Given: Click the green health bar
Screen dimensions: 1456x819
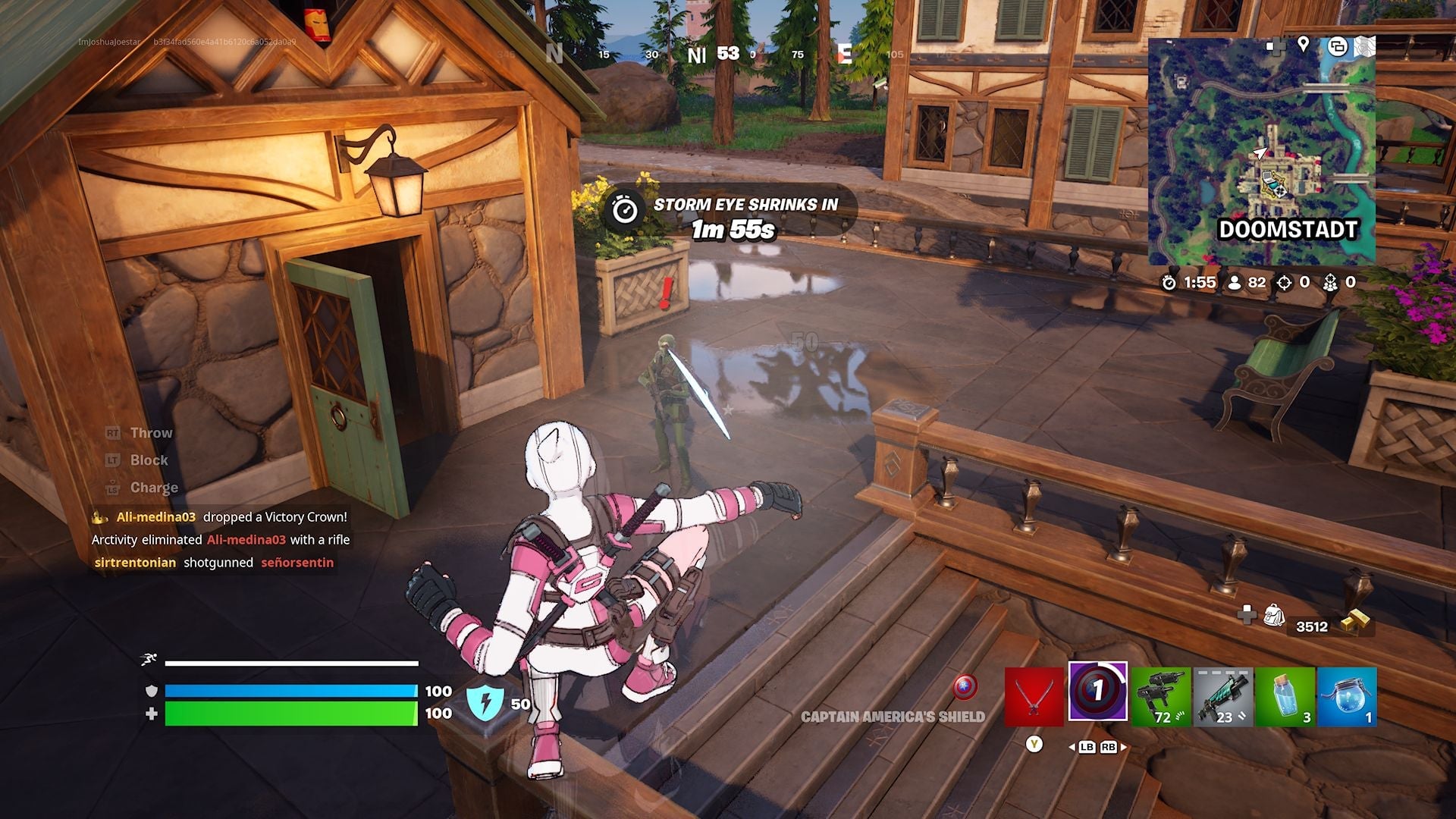Looking at the screenshot, I should click(x=288, y=713).
